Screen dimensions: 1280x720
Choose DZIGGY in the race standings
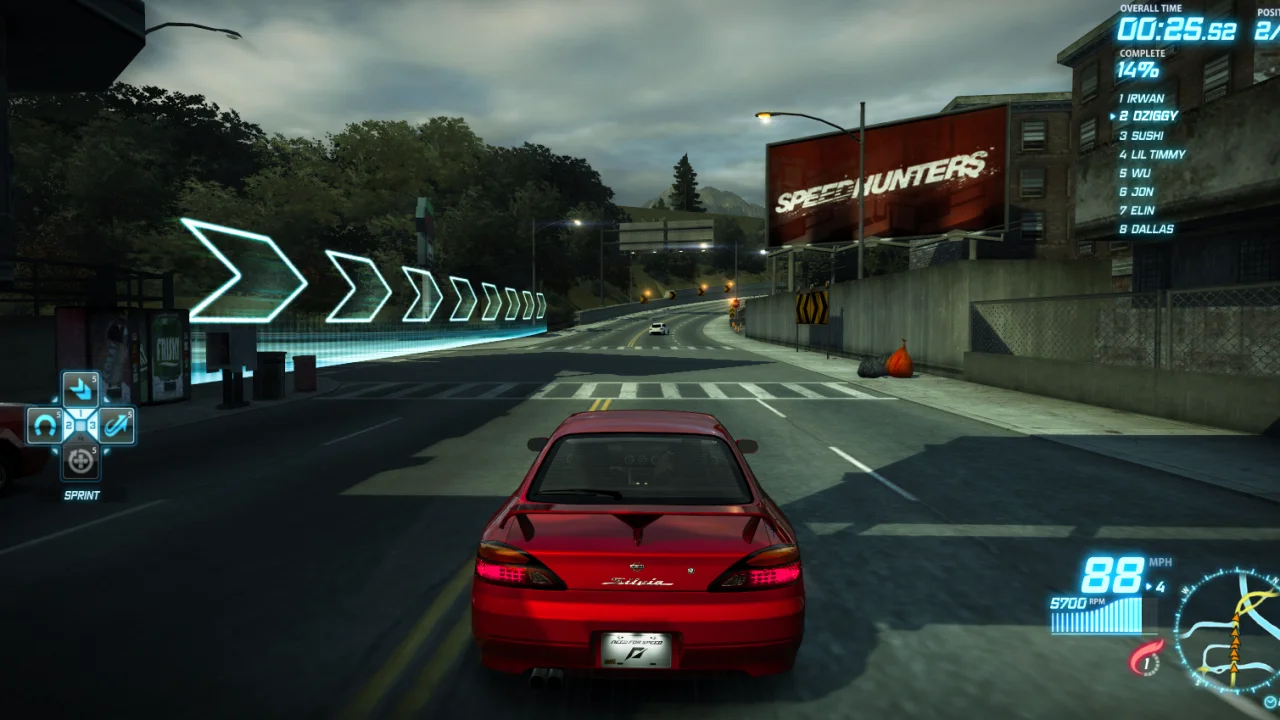1149,116
